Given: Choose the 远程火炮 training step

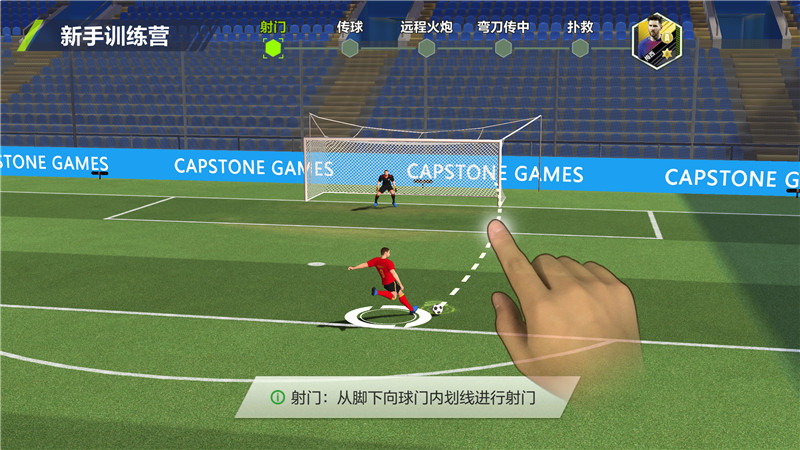Looking at the screenshot, I should click(426, 46).
